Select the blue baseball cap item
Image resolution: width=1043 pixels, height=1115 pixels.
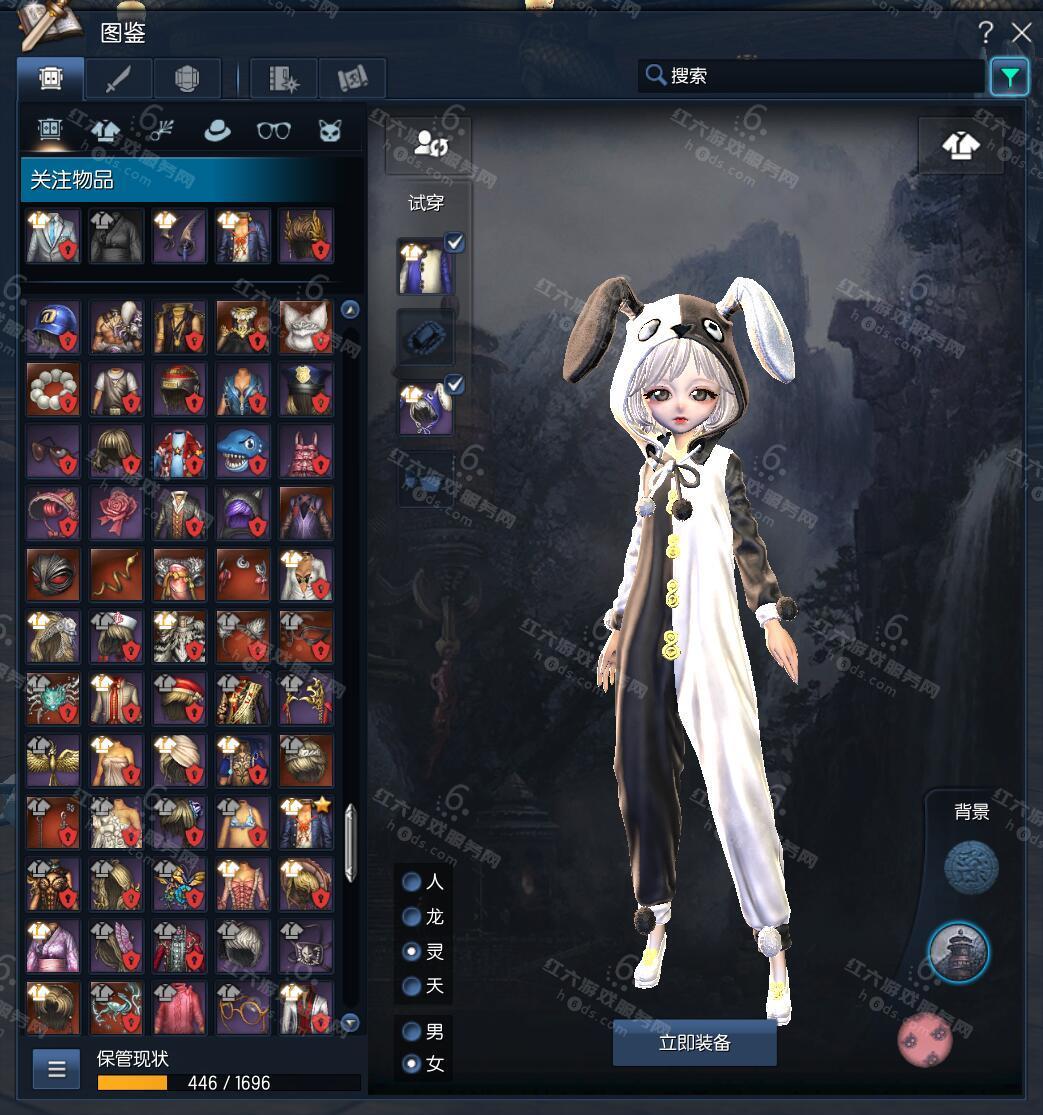pyautogui.click(x=53, y=327)
